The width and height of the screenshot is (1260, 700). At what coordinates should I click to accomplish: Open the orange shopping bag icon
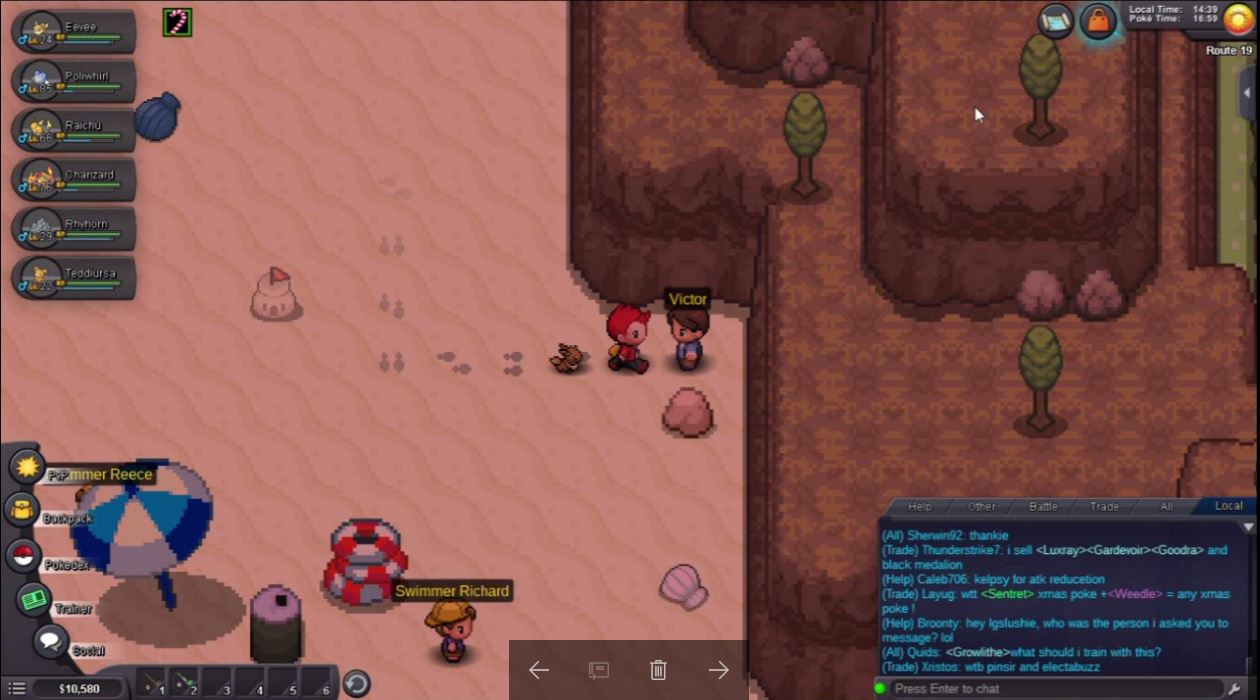pos(1098,21)
